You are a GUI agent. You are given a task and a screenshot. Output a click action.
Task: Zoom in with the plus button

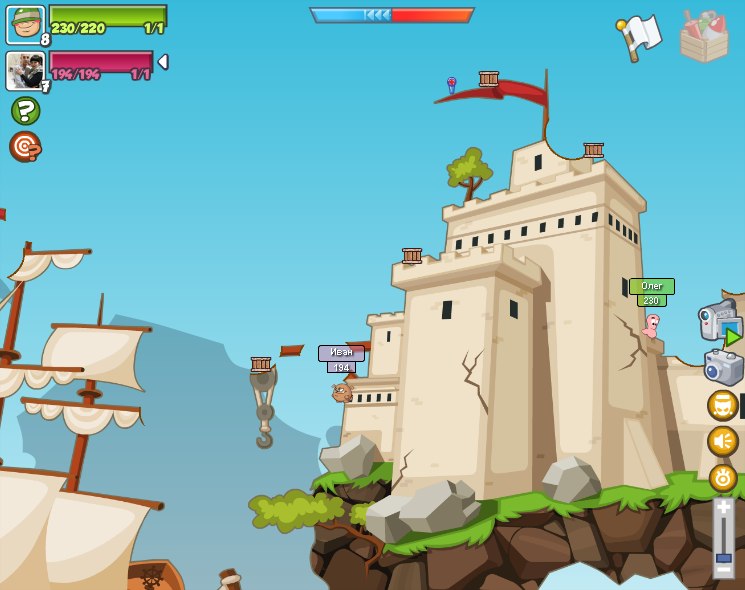pos(723,507)
